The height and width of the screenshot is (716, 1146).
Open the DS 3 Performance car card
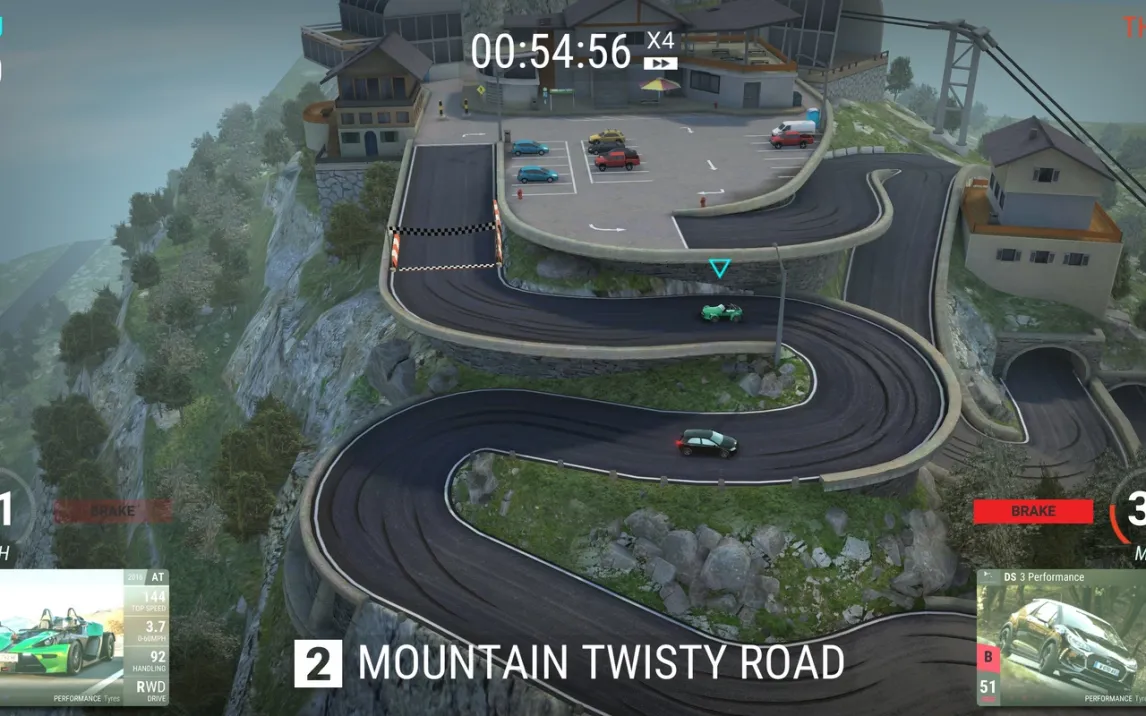[x=1060, y=638]
